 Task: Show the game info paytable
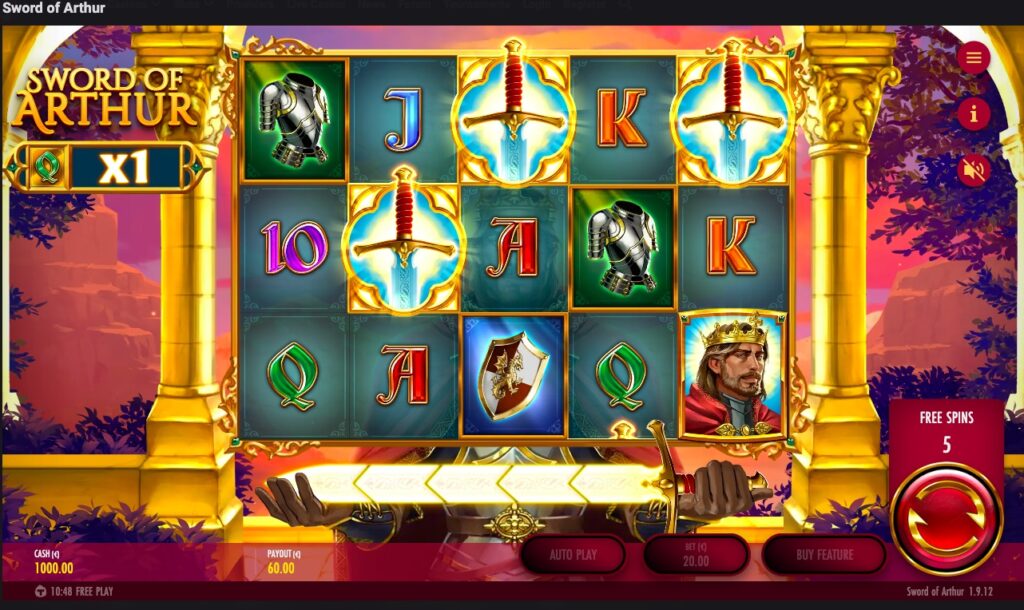973,114
